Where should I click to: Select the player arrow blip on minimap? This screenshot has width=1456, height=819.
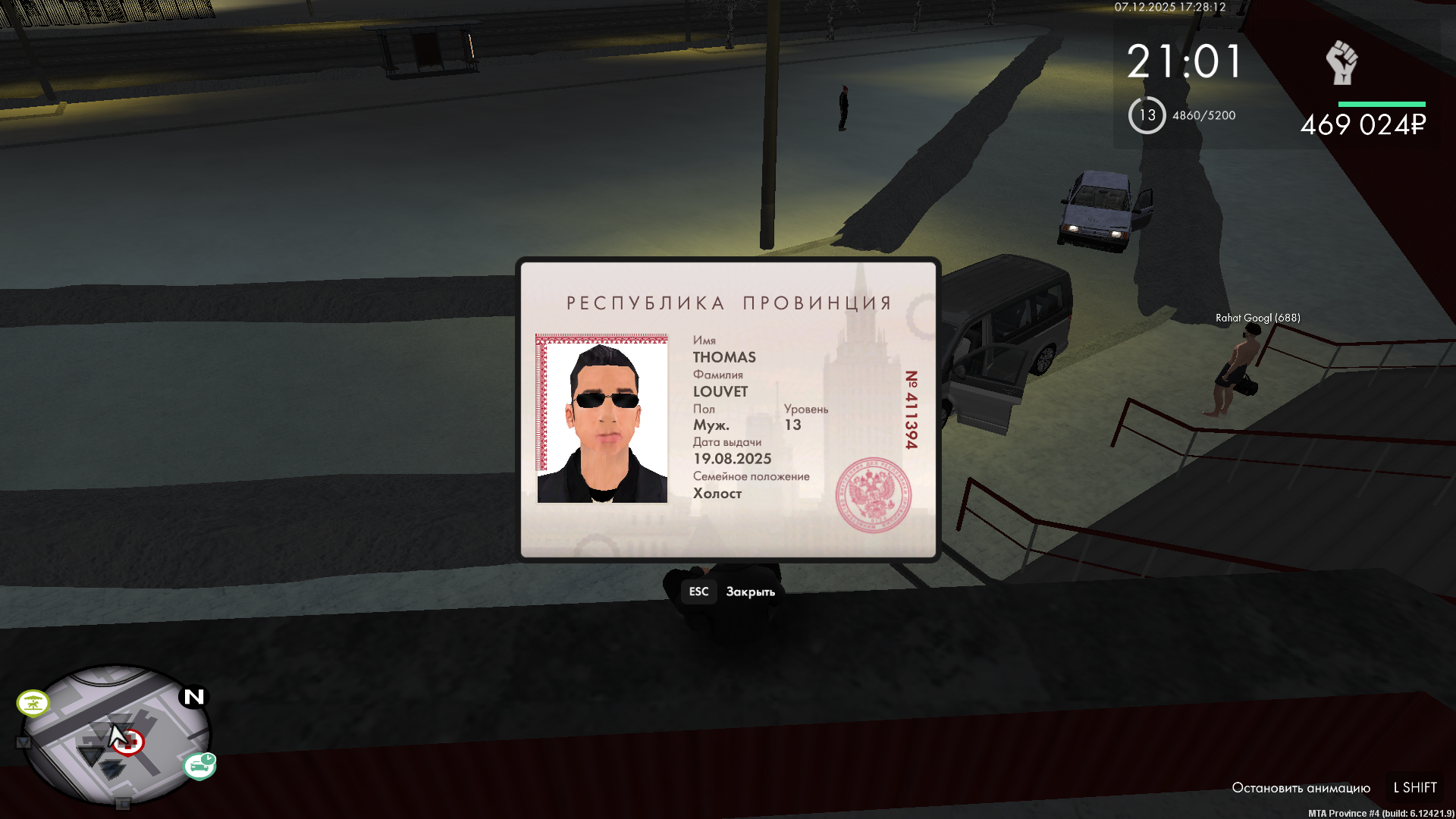(x=92, y=754)
